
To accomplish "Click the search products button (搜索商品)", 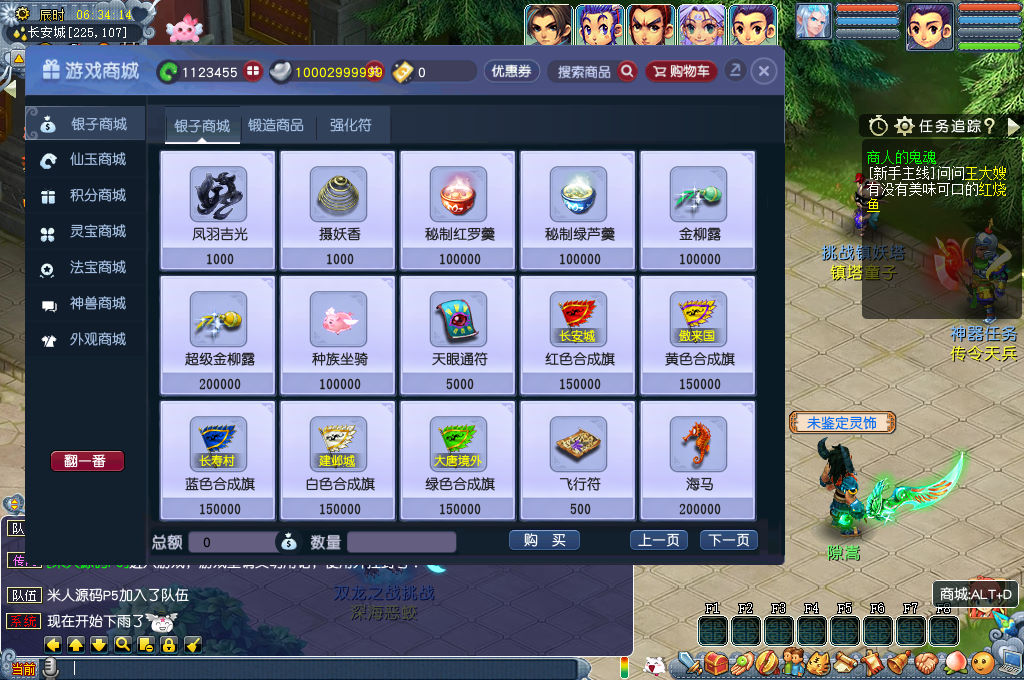I will pos(596,72).
